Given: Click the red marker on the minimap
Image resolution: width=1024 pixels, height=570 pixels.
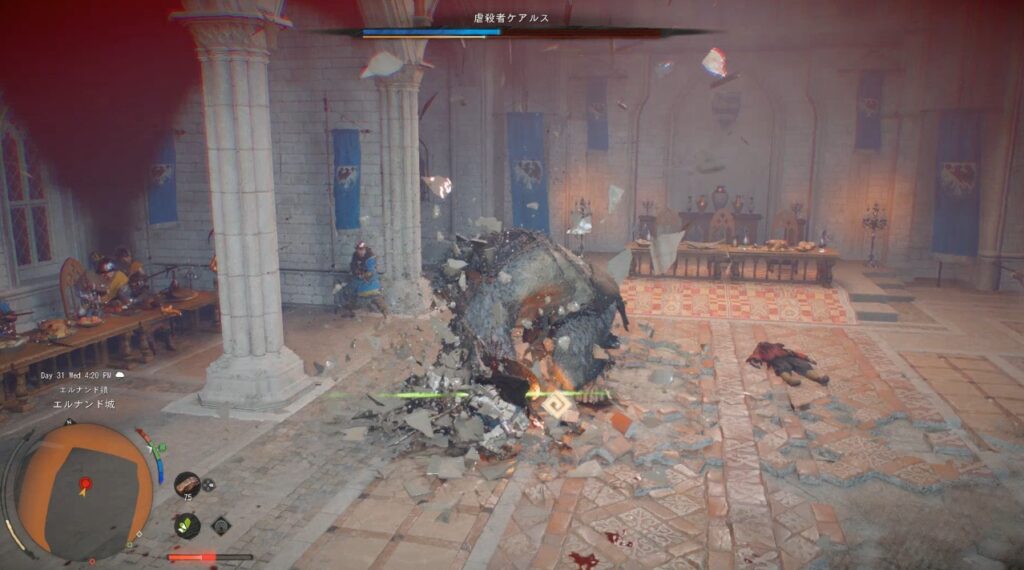Looking at the screenshot, I should click(85, 485).
